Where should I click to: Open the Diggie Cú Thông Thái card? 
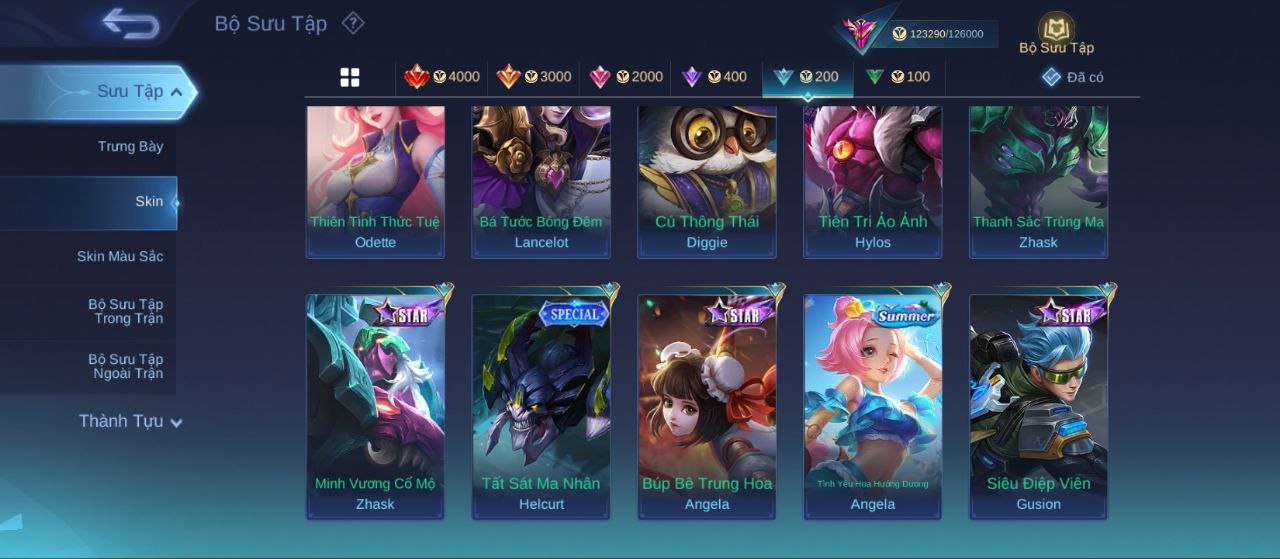click(x=707, y=180)
